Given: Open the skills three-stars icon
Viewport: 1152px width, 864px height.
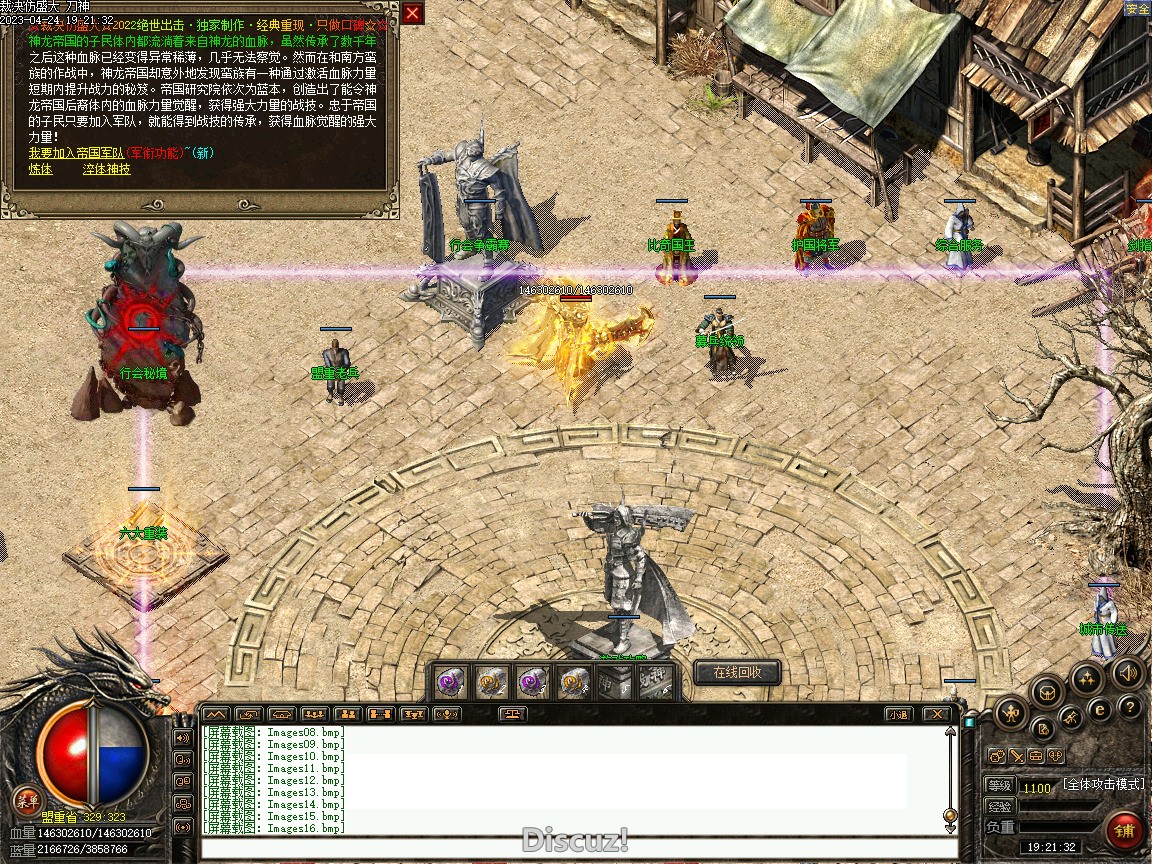Looking at the screenshot, I should pos(1087,680).
